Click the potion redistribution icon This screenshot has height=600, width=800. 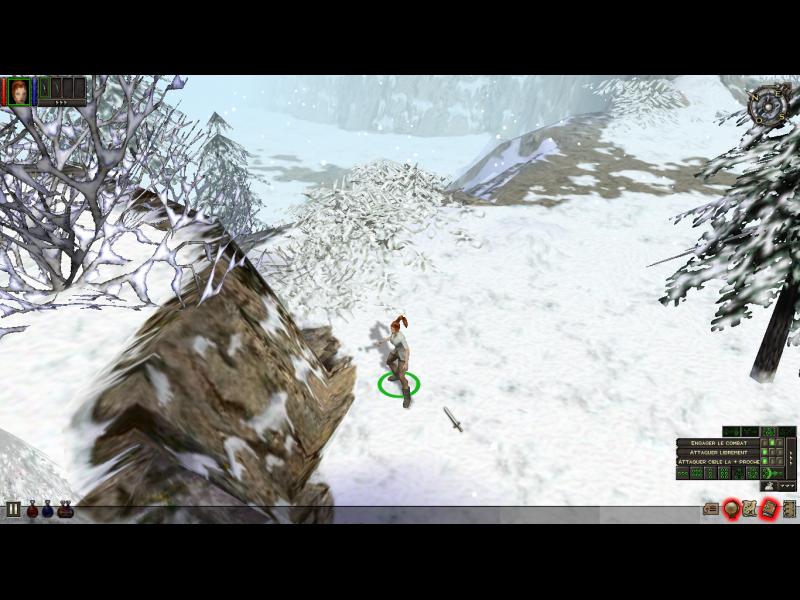(x=66, y=510)
